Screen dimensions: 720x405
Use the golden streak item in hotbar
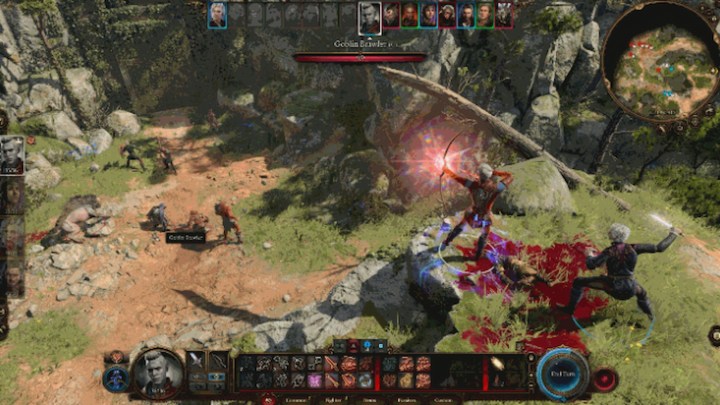click(x=496, y=363)
